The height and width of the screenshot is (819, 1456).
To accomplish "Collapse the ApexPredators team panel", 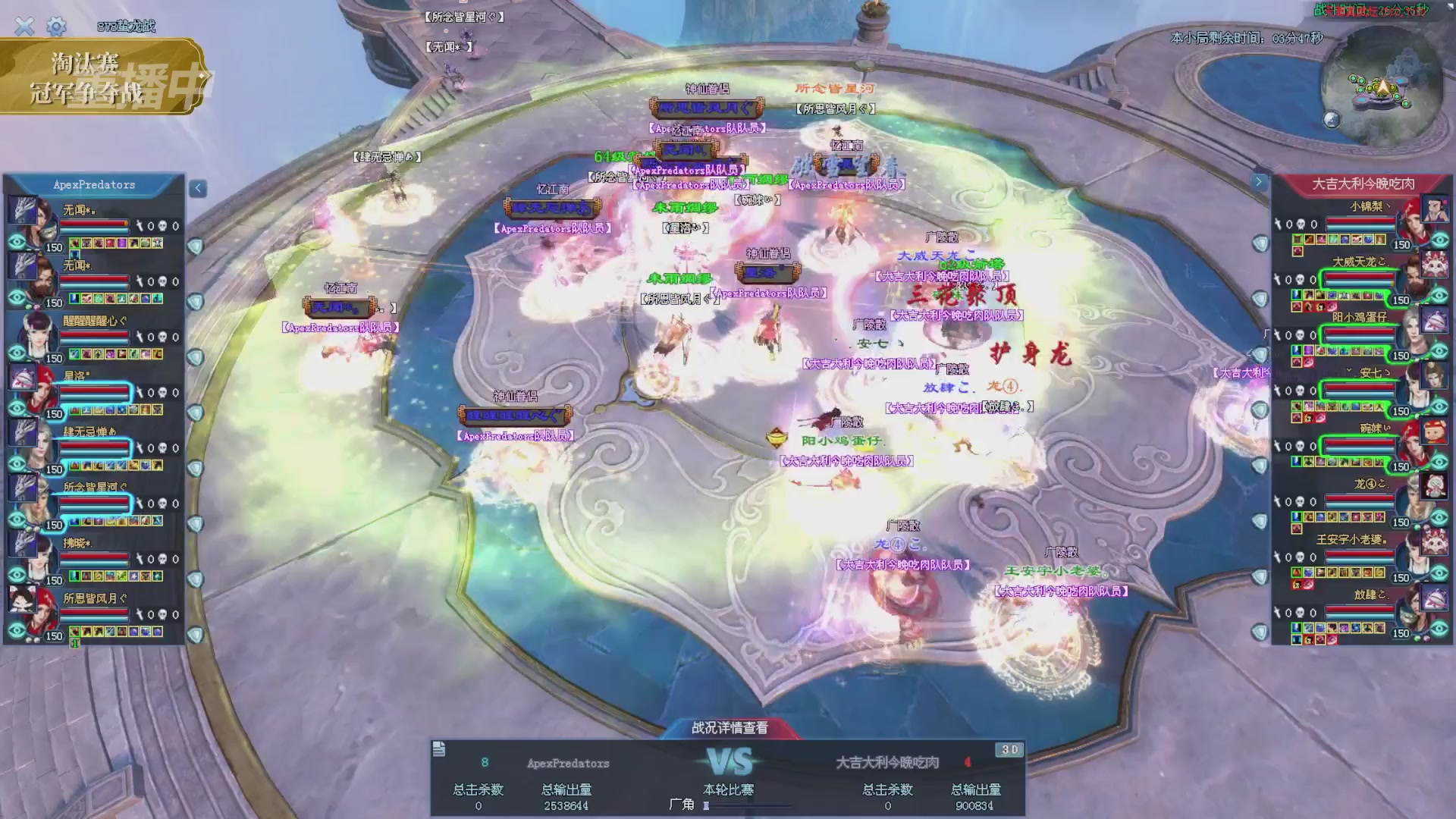I will pyautogui.click(x=198, y=188).
